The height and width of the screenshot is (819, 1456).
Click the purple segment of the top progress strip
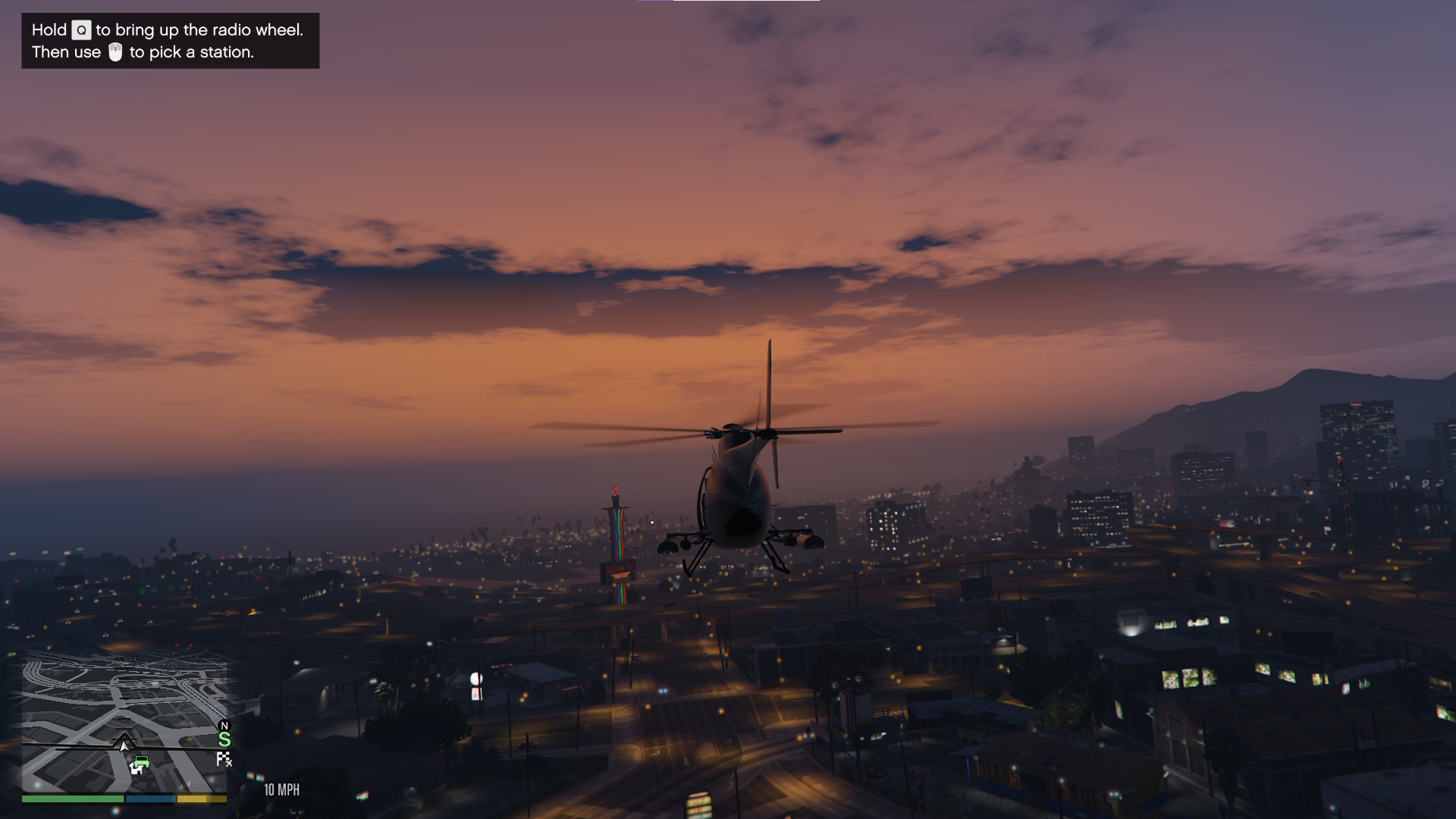(x=656, y=2)
